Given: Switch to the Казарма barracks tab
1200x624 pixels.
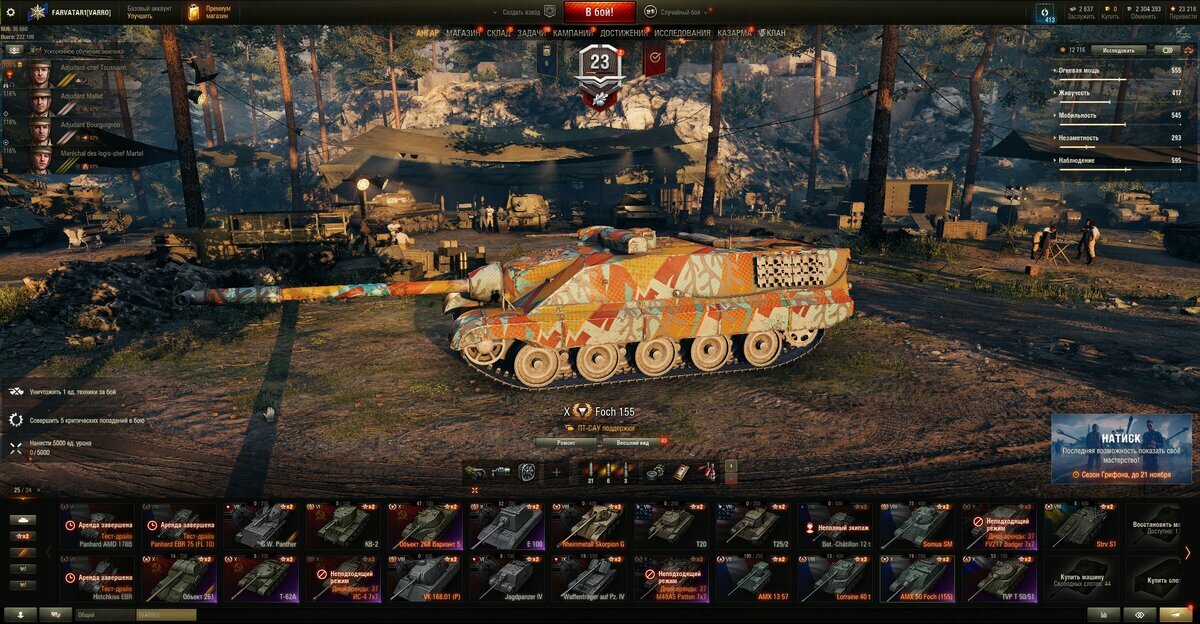Looking at the screenshot, I should point(734,33).
